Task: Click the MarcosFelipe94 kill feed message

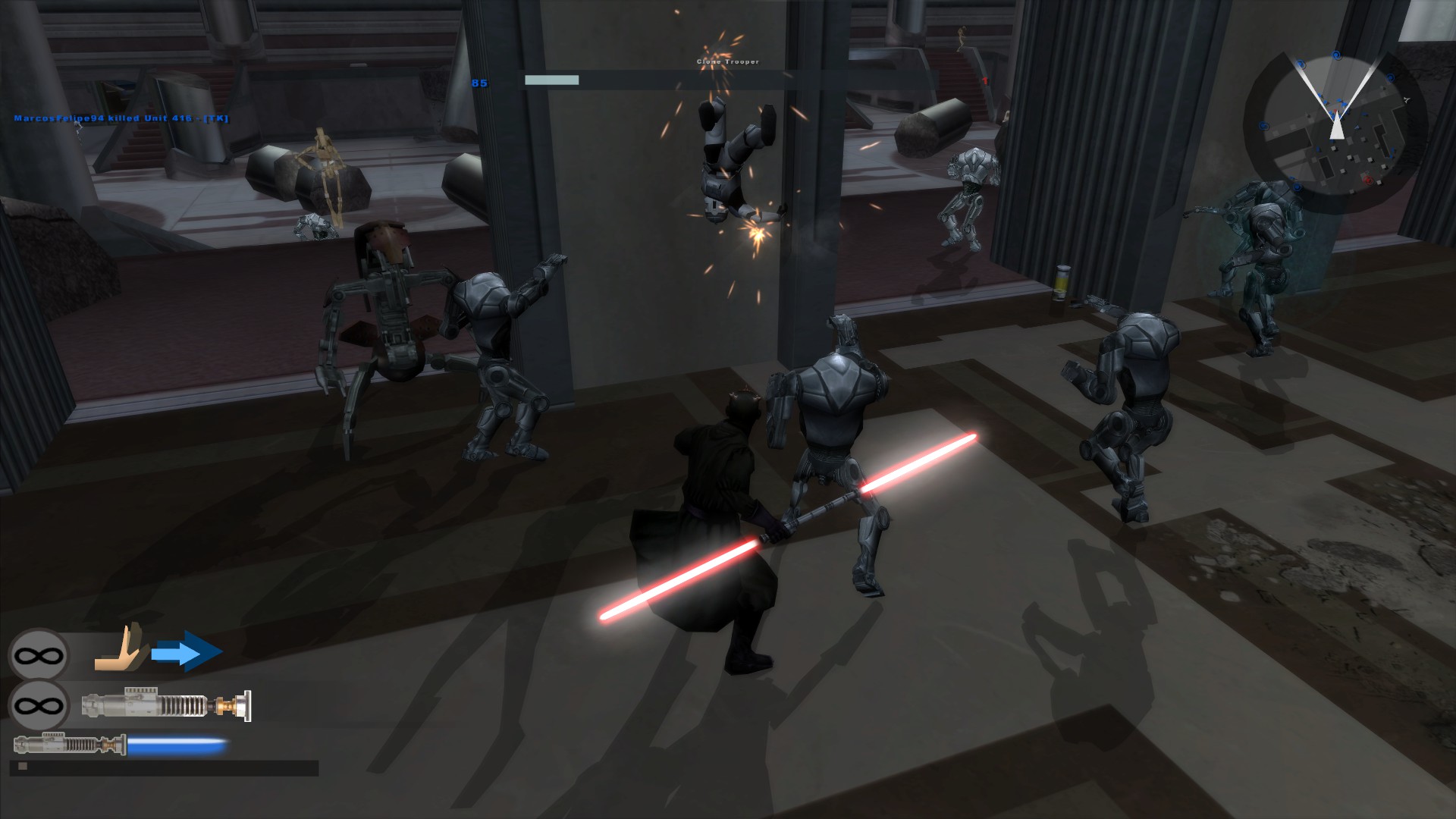Action: pos(120,119)
